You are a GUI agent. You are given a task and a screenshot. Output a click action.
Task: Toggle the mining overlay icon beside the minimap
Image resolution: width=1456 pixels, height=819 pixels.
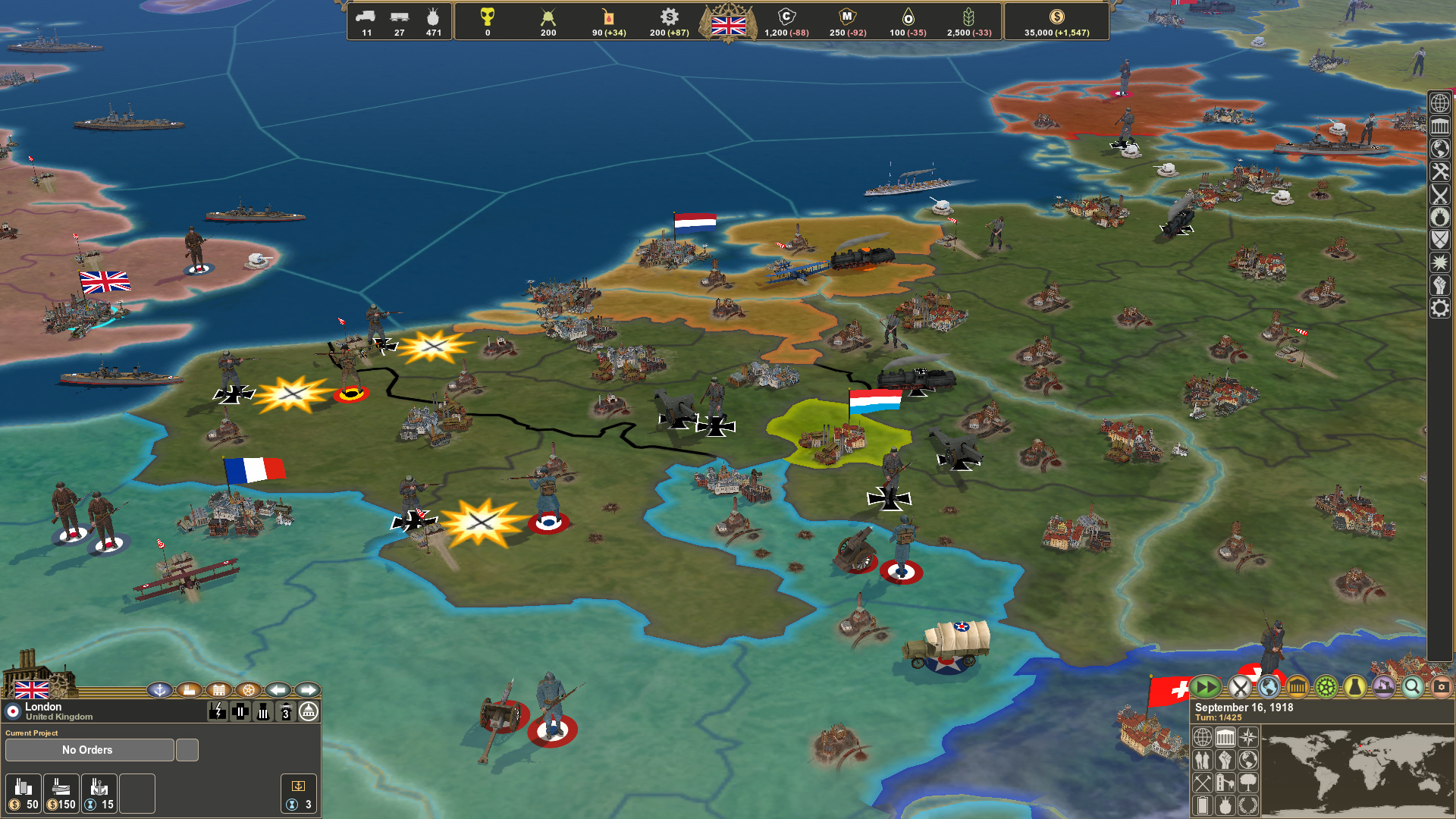pyautogui.click(x=1202, y=784)
